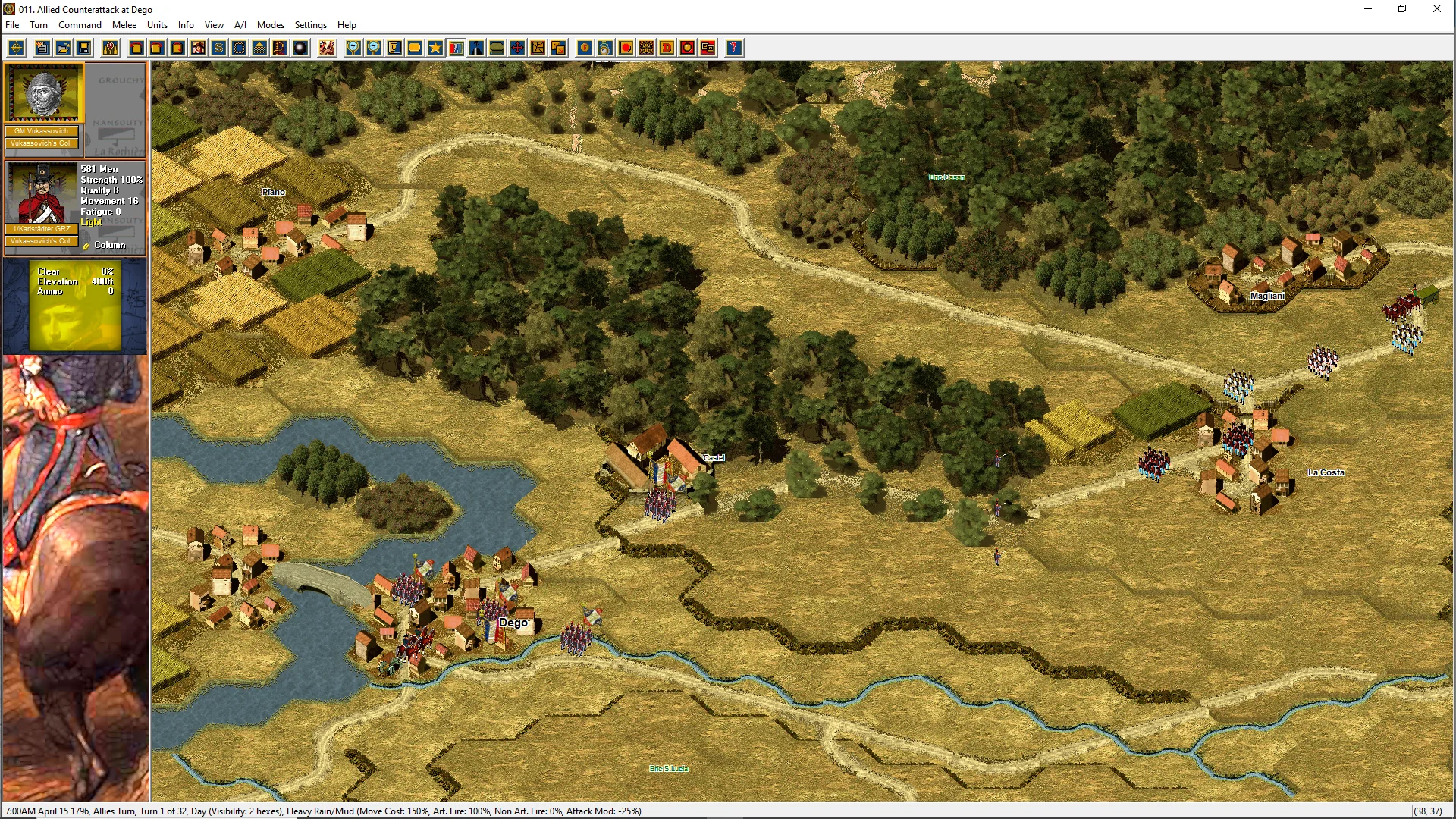Open the Modes menu
This screenshot has width=1456, height=819.
point(271,25)
